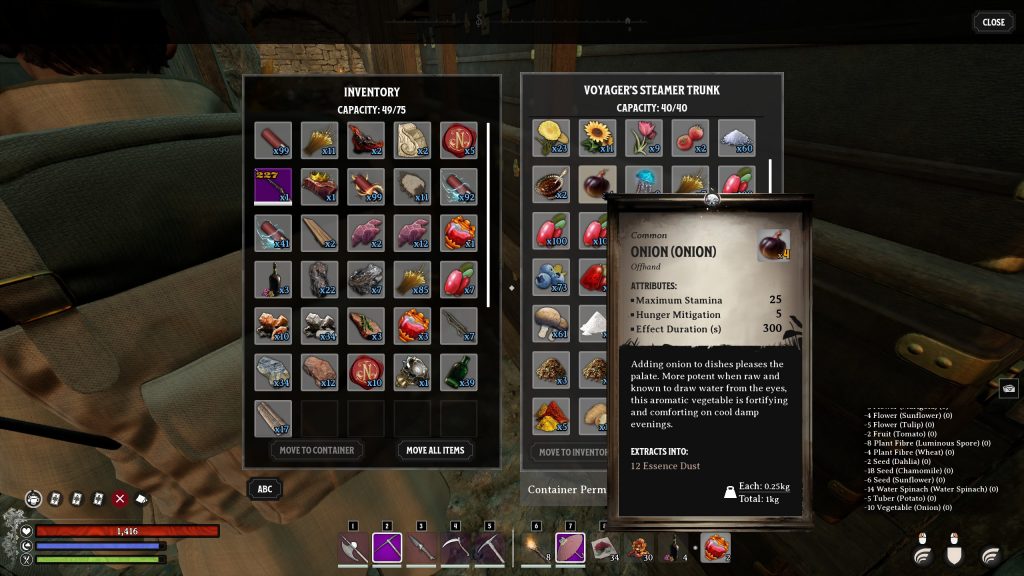
Task: Select the sunflower stack in the trunk
Action: (x=597, y=138)
